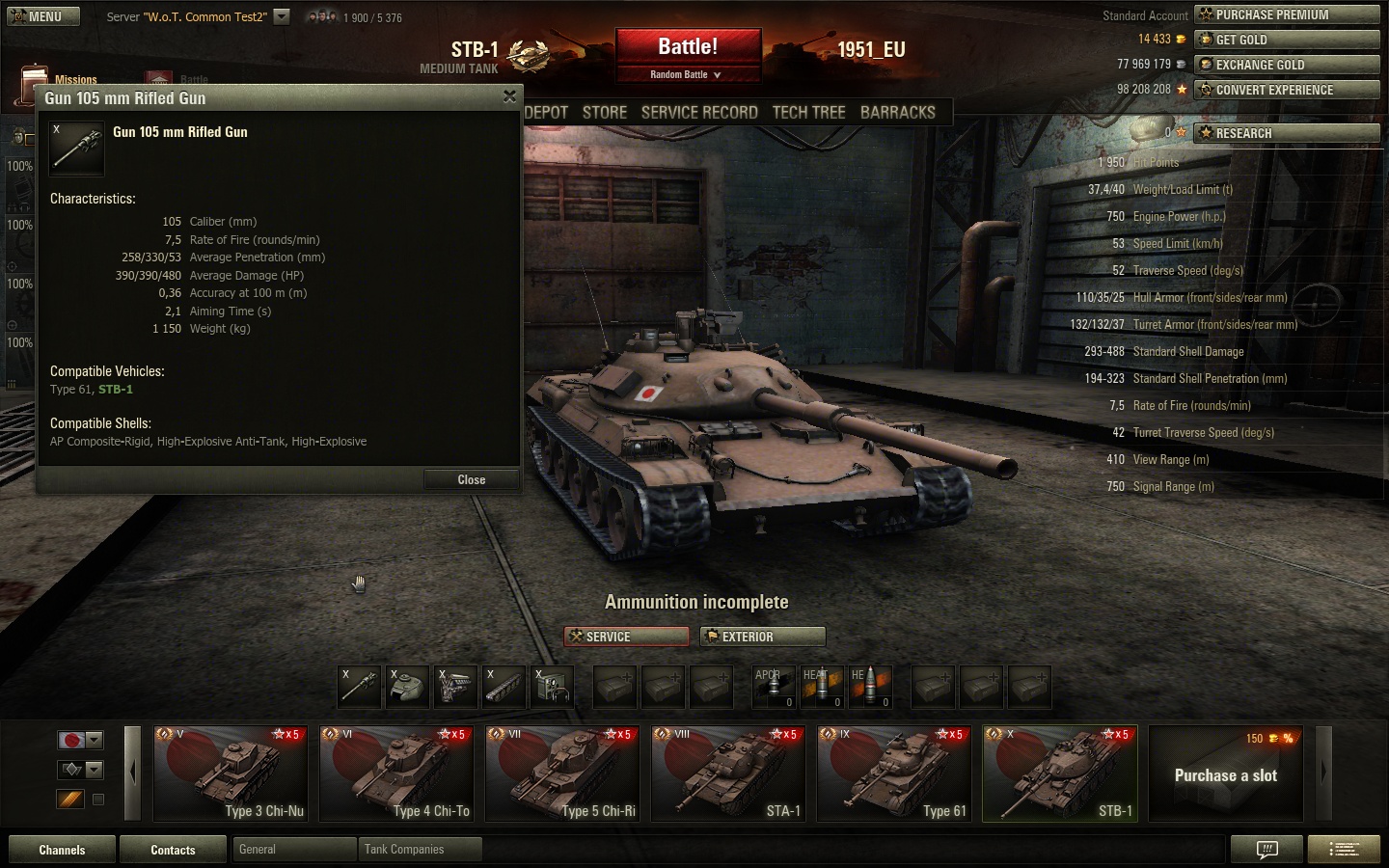Open the SERVICE RECORD tab

[x=699, y=112]
